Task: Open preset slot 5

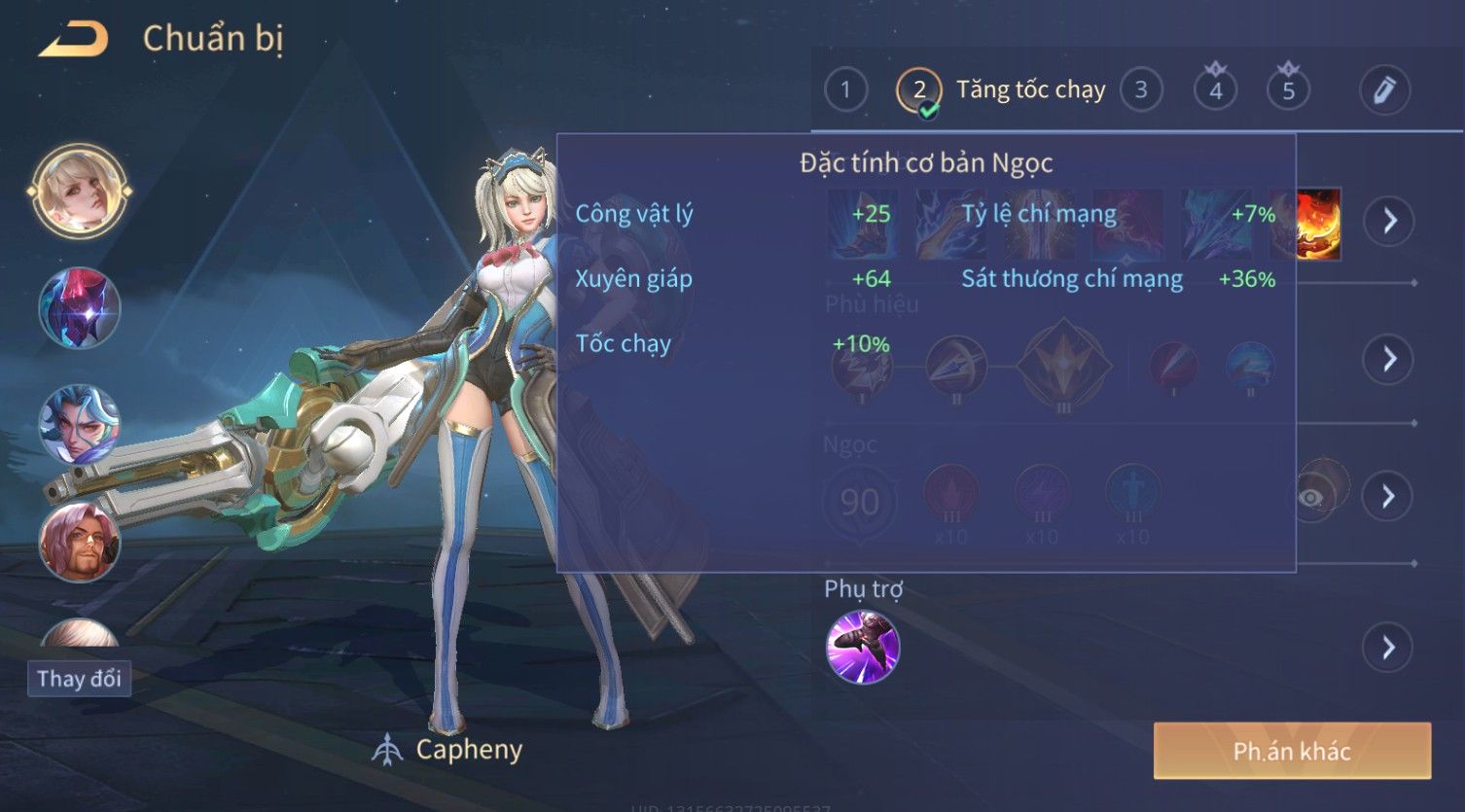Action: click(1288, 90)
